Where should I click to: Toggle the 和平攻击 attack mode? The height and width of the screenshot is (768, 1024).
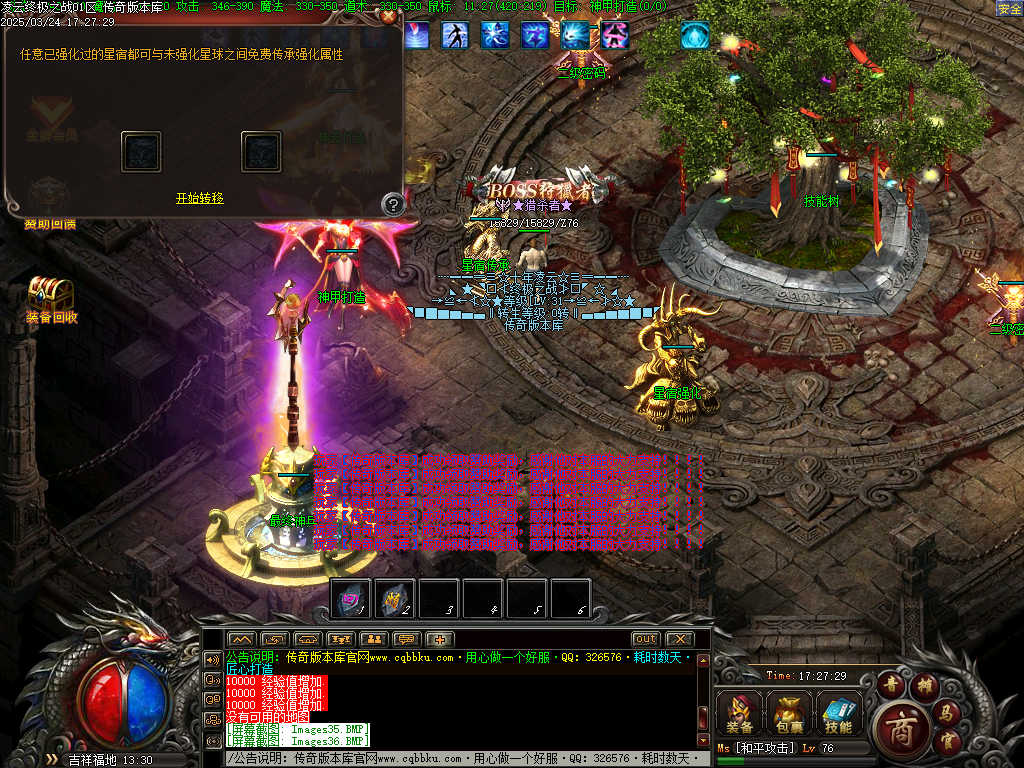765,748
